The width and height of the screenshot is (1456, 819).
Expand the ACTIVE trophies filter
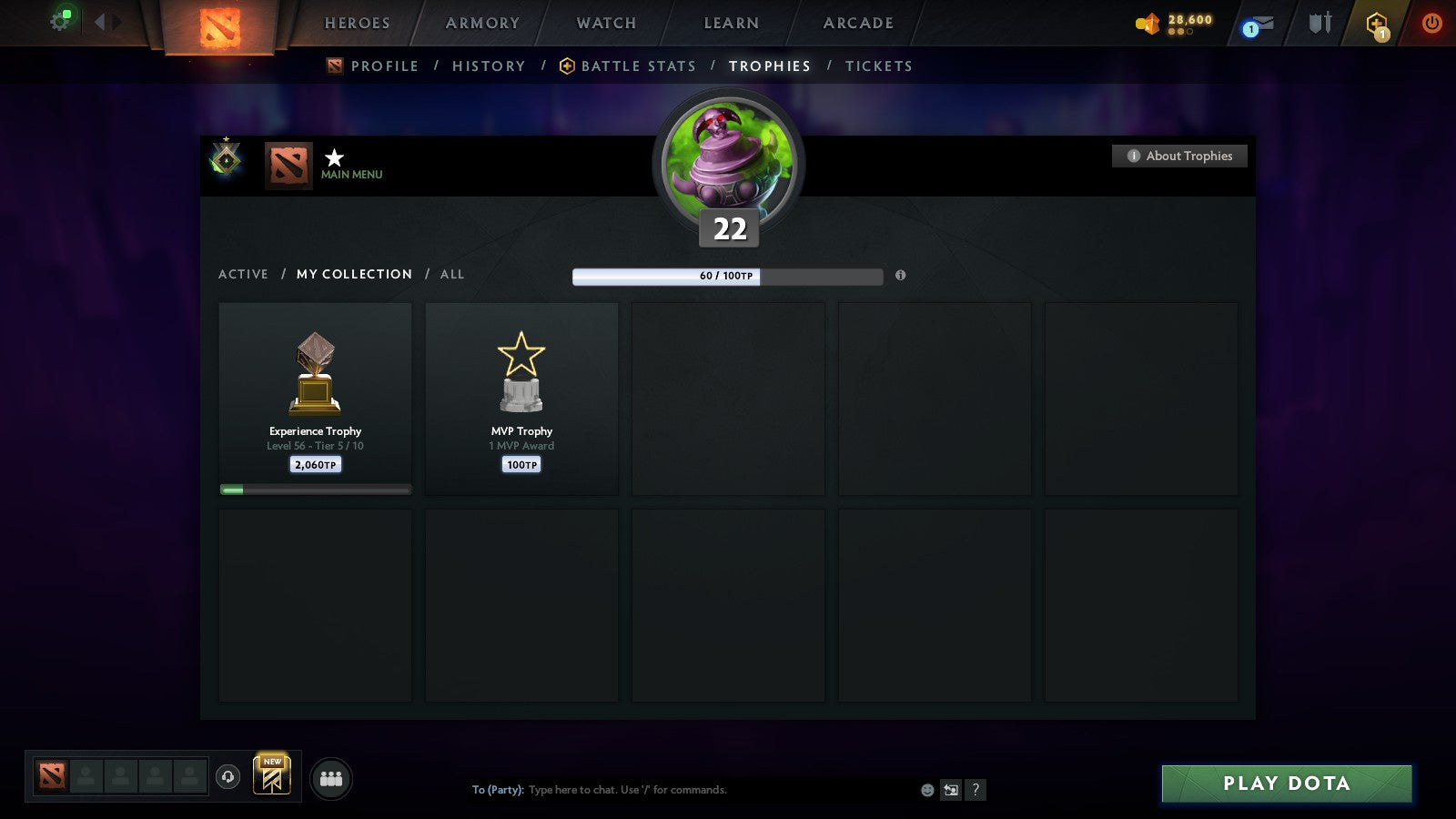244,274
